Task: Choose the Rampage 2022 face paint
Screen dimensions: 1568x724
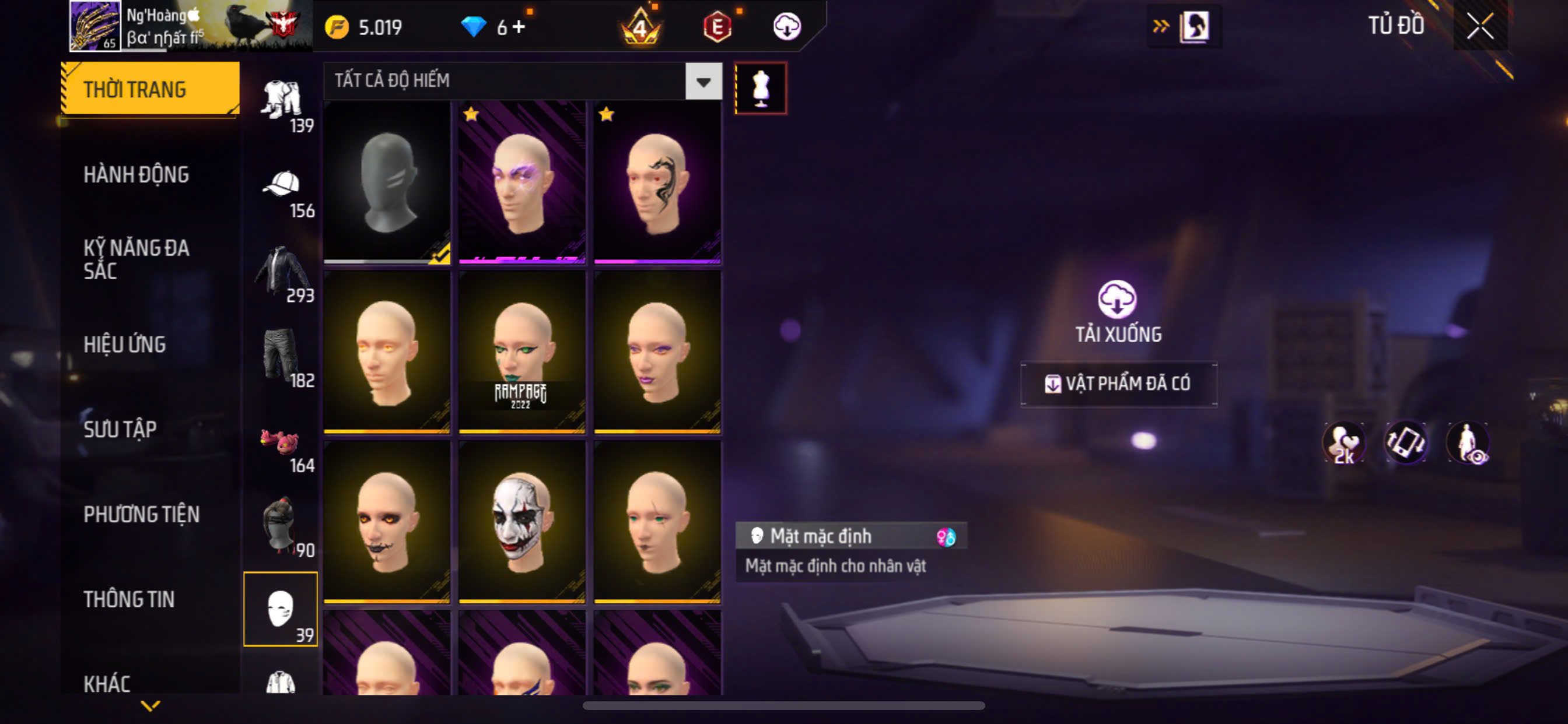Action: point(521,352)
